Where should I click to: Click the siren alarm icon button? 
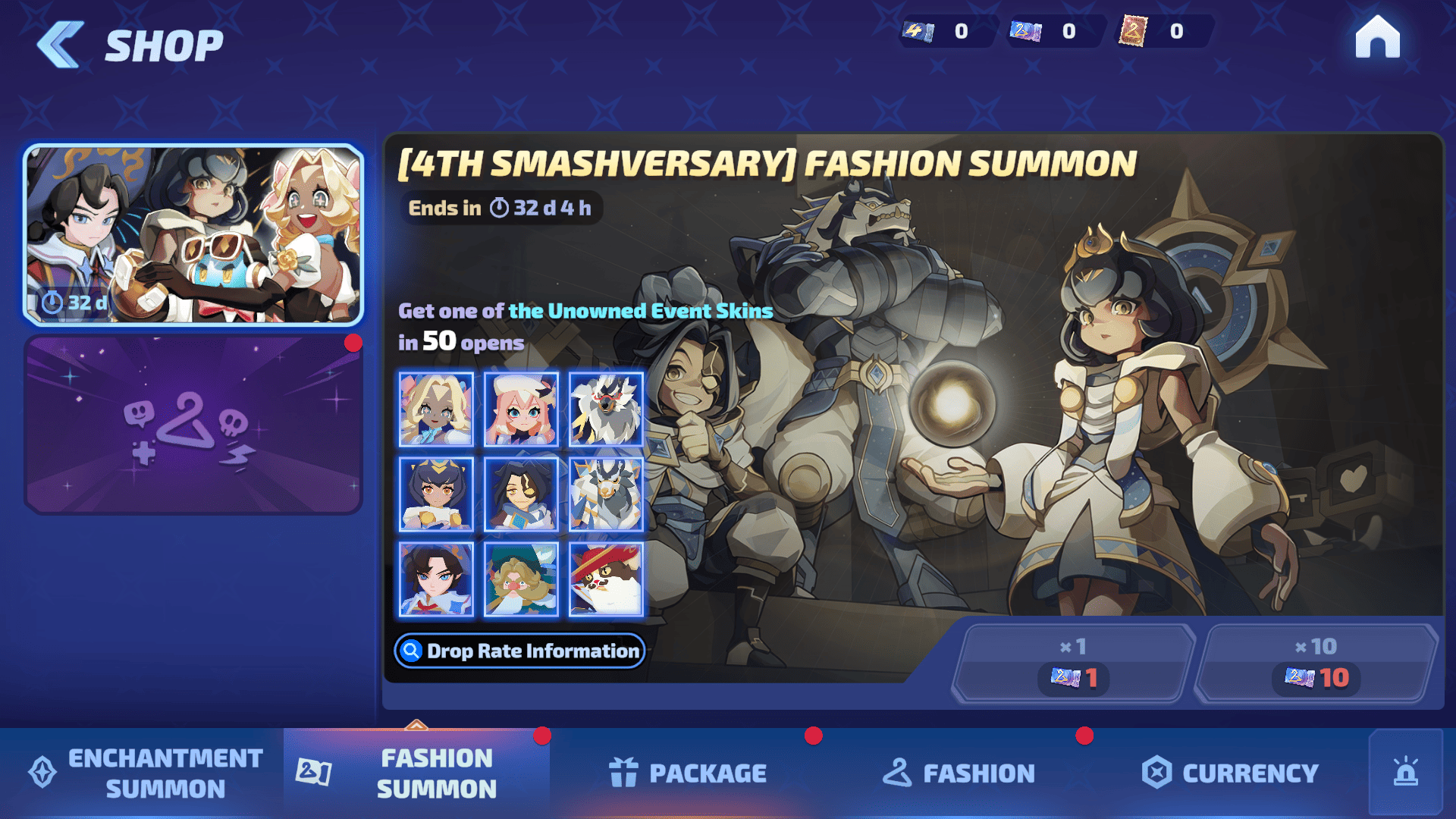1405,773
